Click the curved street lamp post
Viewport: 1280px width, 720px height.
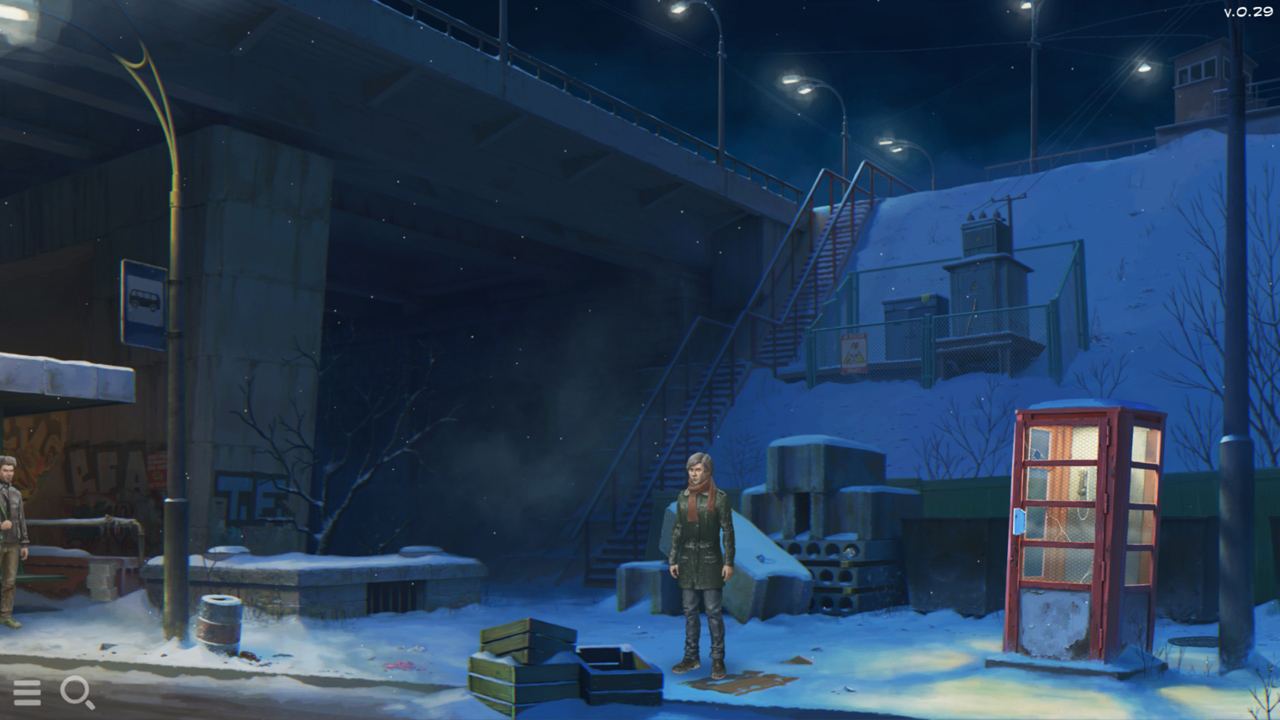coord(175,300)
